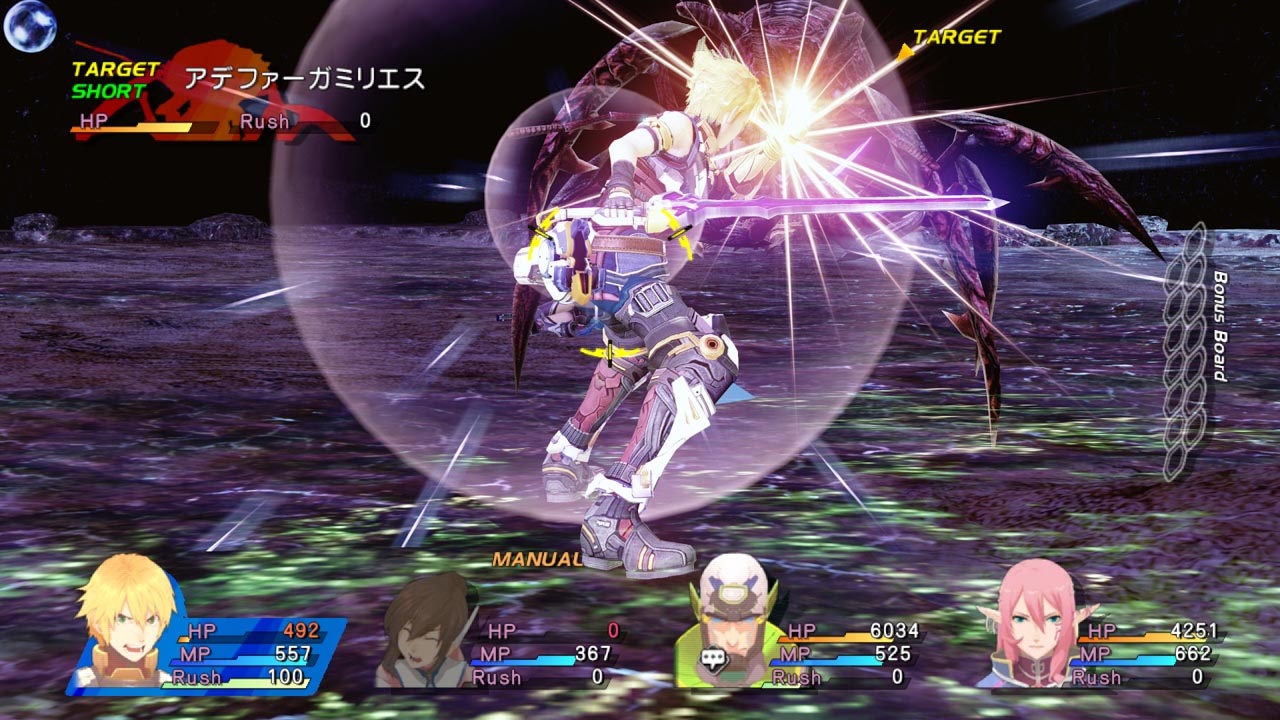Select the blond swordsman party portrait
This screenshot has width=1280, height=720.
click(x=122, y=622)
